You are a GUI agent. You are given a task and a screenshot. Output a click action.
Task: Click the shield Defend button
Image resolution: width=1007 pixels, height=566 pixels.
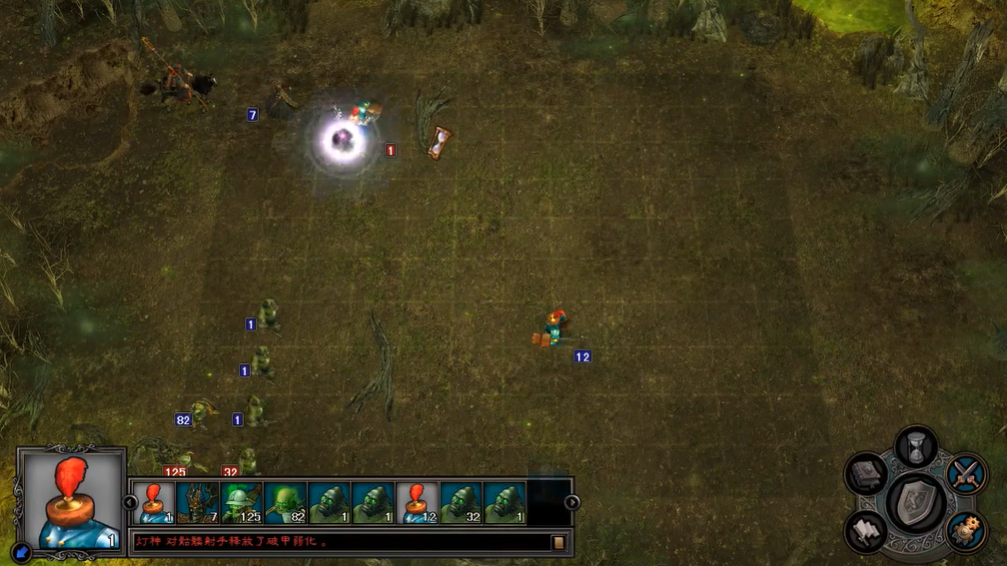916,502
